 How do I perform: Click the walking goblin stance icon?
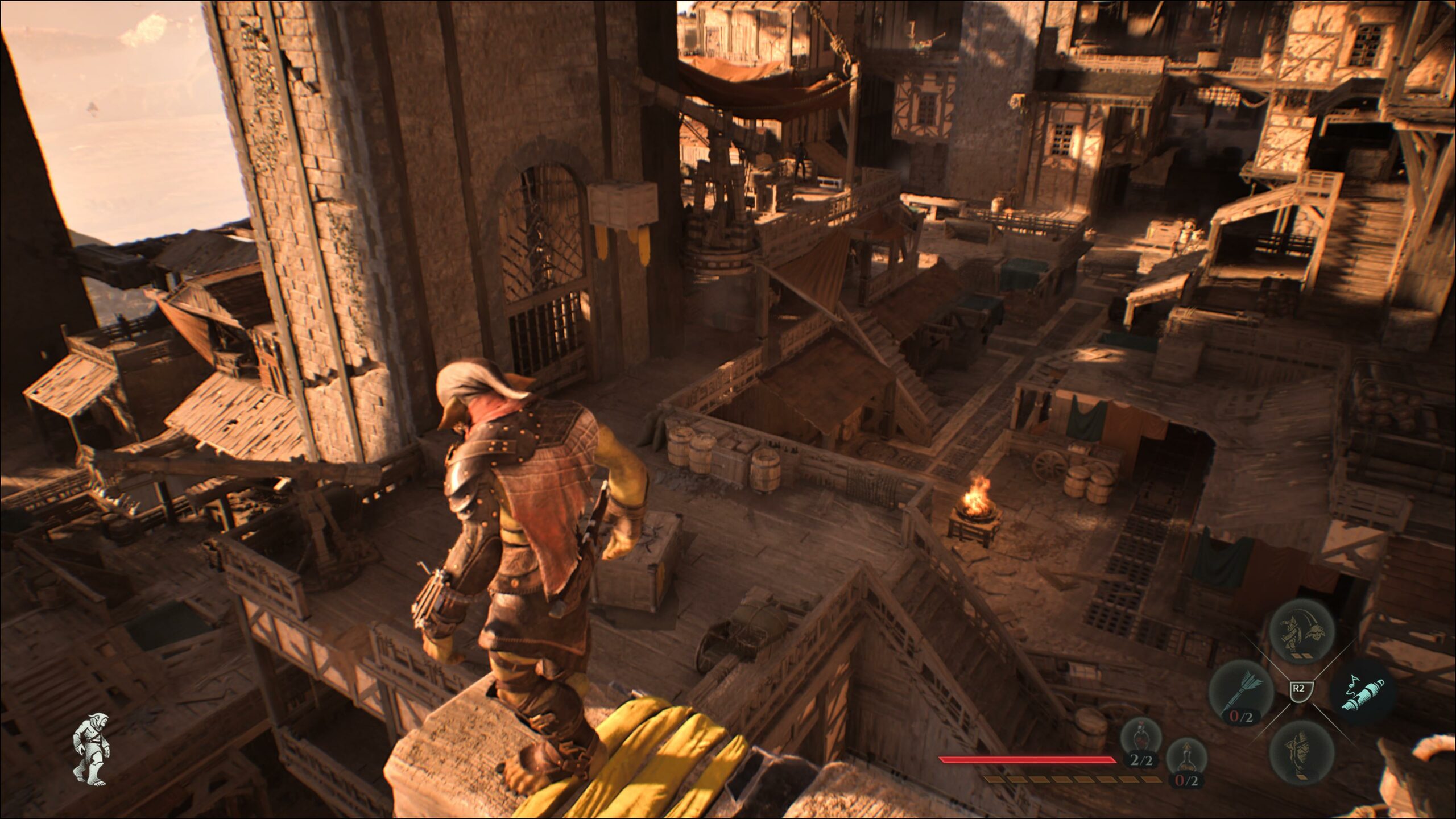point(92,749)
